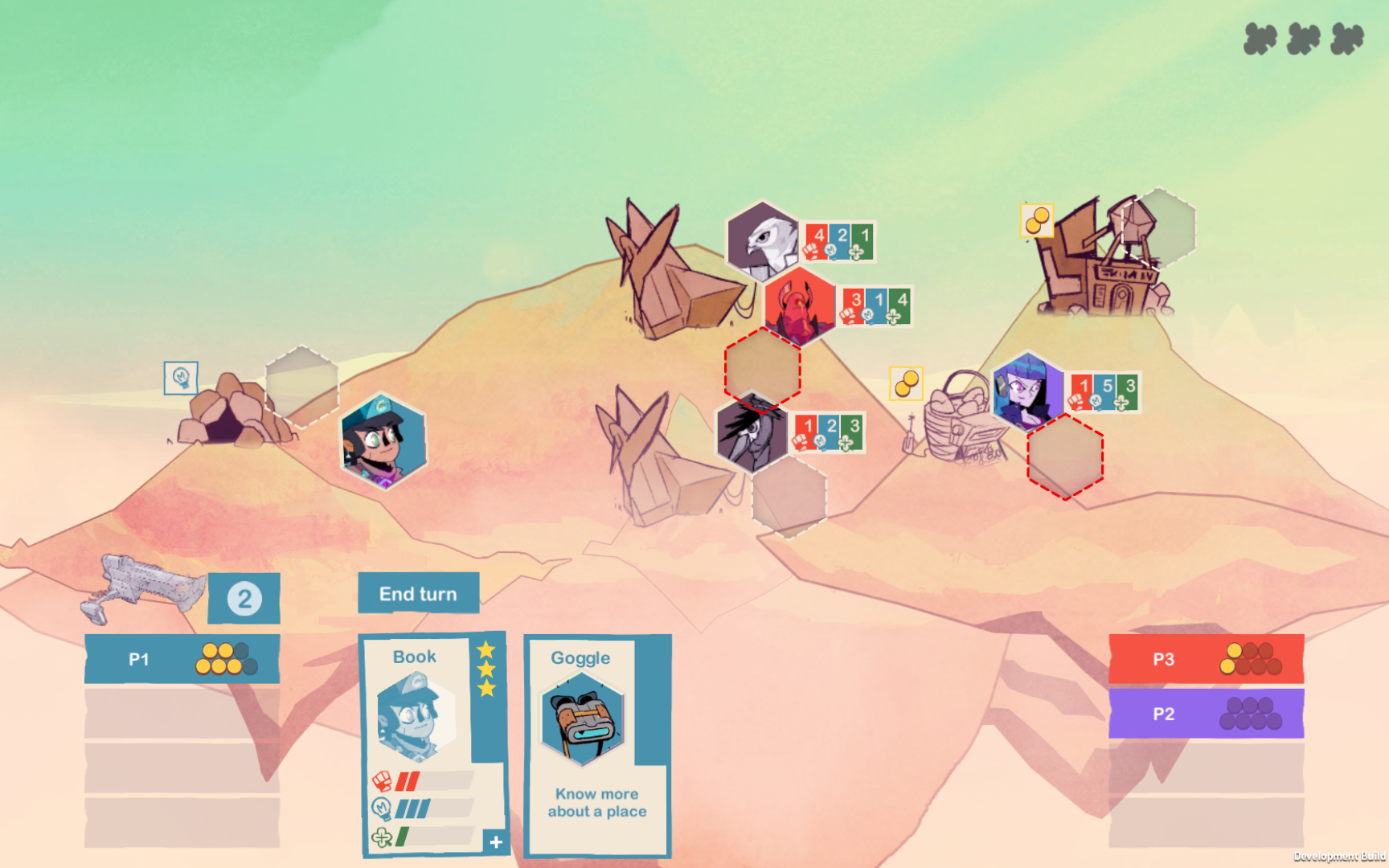Select the white hawk unit token
Image resolution: width=1389 pixels, height=868 pixels.
pos(763,240)
